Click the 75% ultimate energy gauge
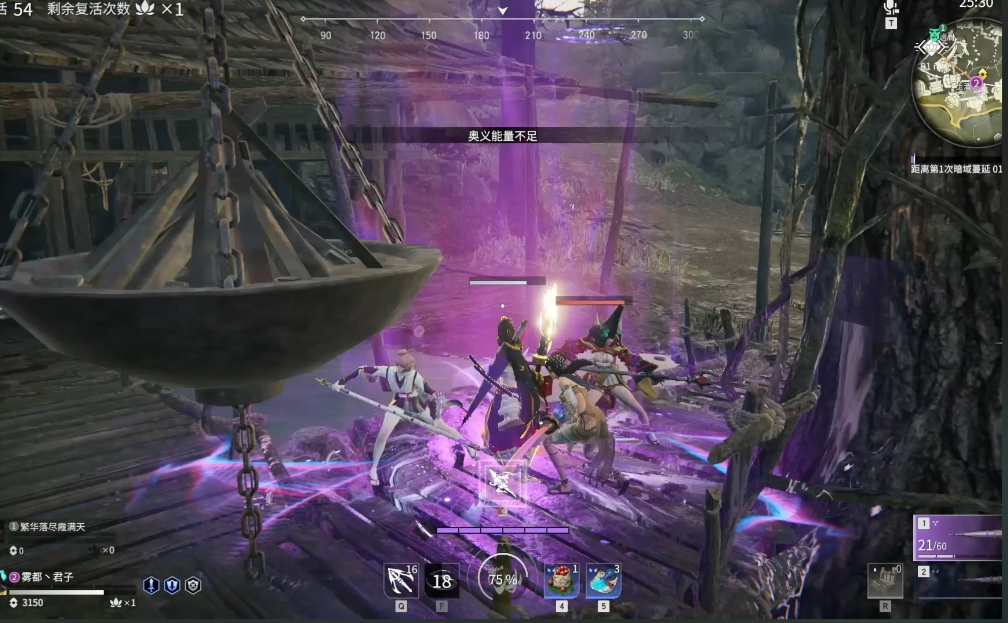The width and height of the screenshot is (1008, 623). [503, 579]
